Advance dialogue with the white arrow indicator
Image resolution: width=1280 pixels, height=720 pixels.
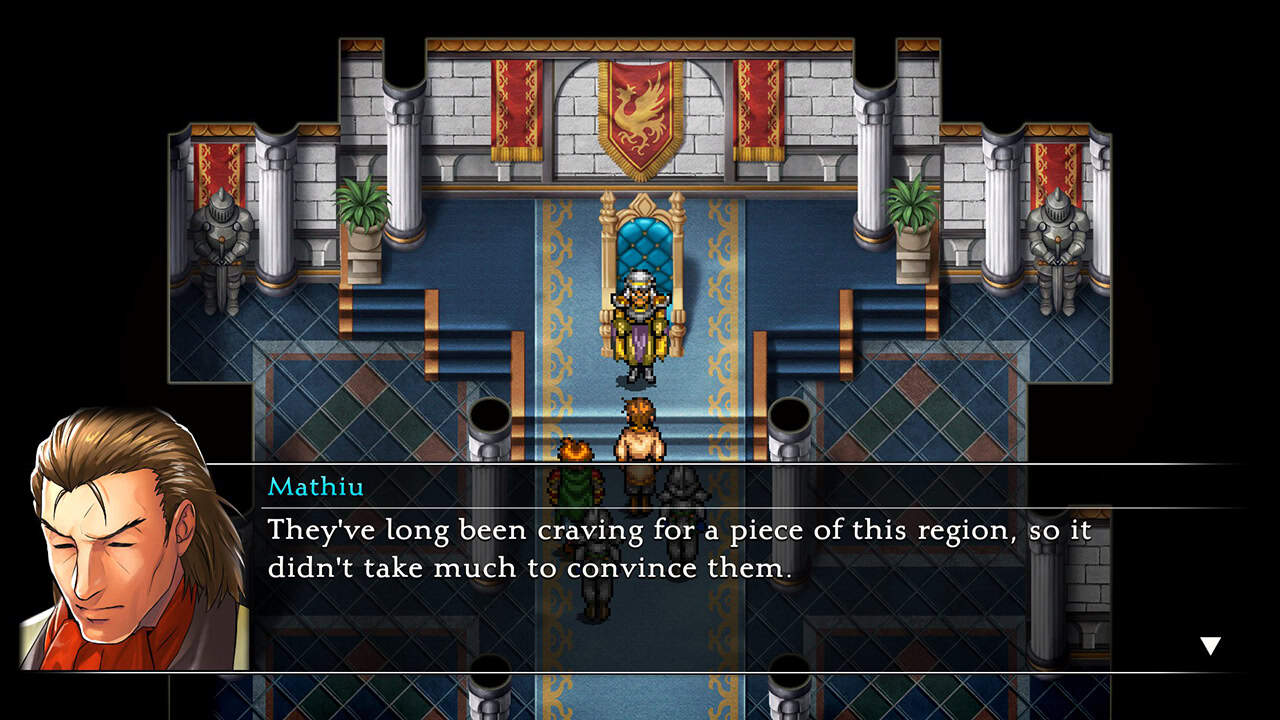tap(1210, 646)
